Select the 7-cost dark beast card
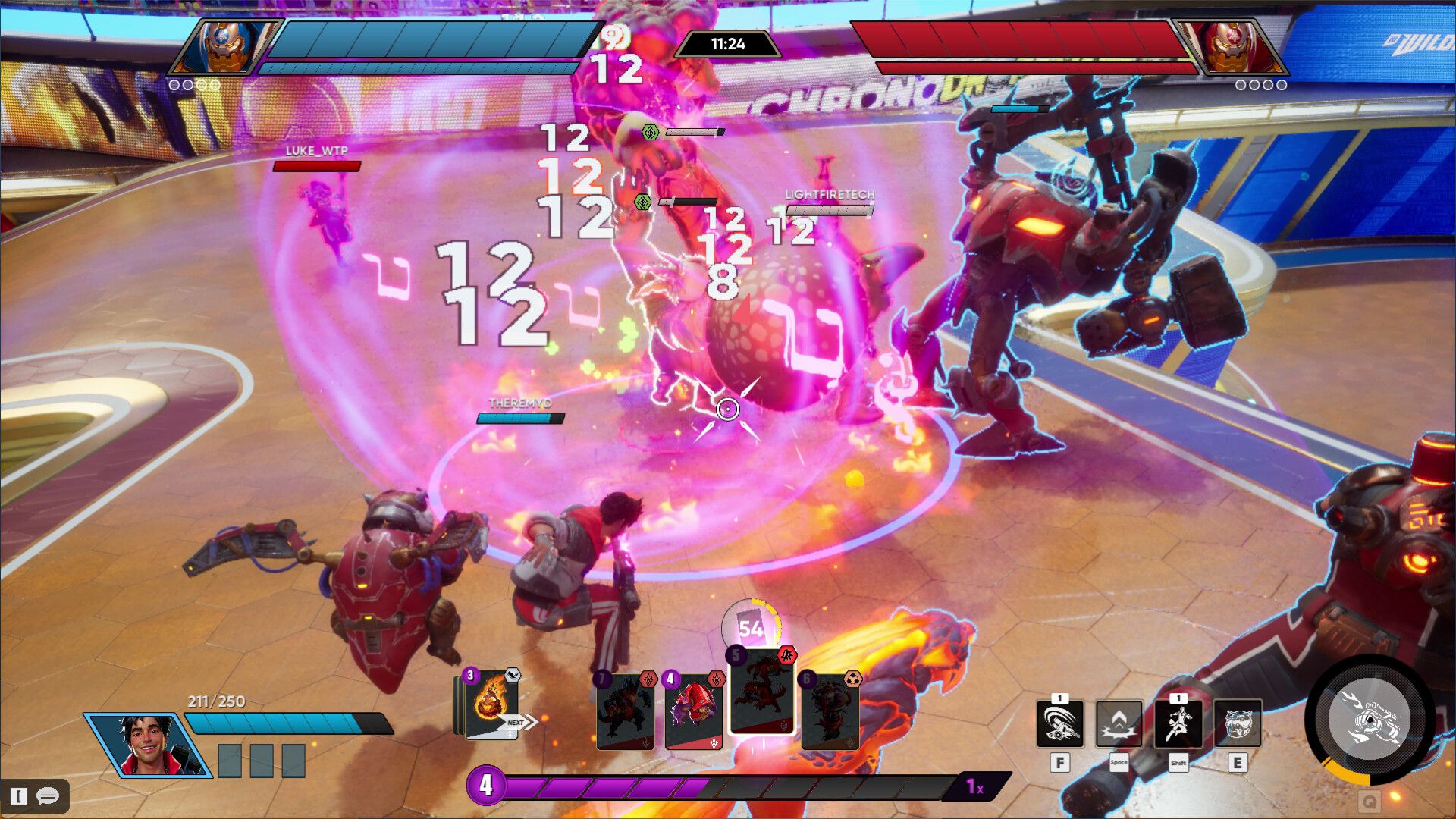 [625, 711]
